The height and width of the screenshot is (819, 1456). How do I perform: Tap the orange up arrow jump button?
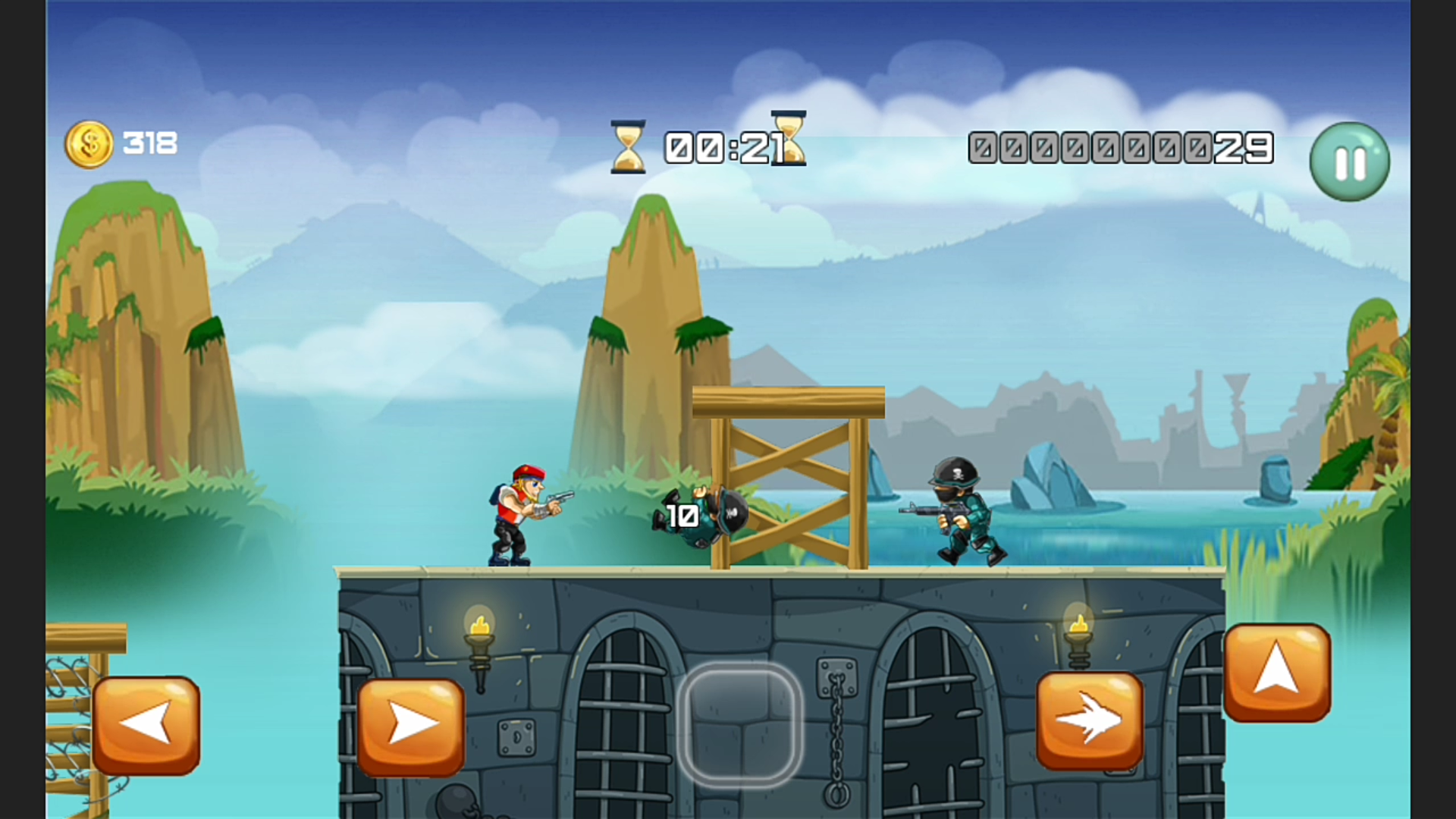pyautogui.click(x=1277, y=671)
